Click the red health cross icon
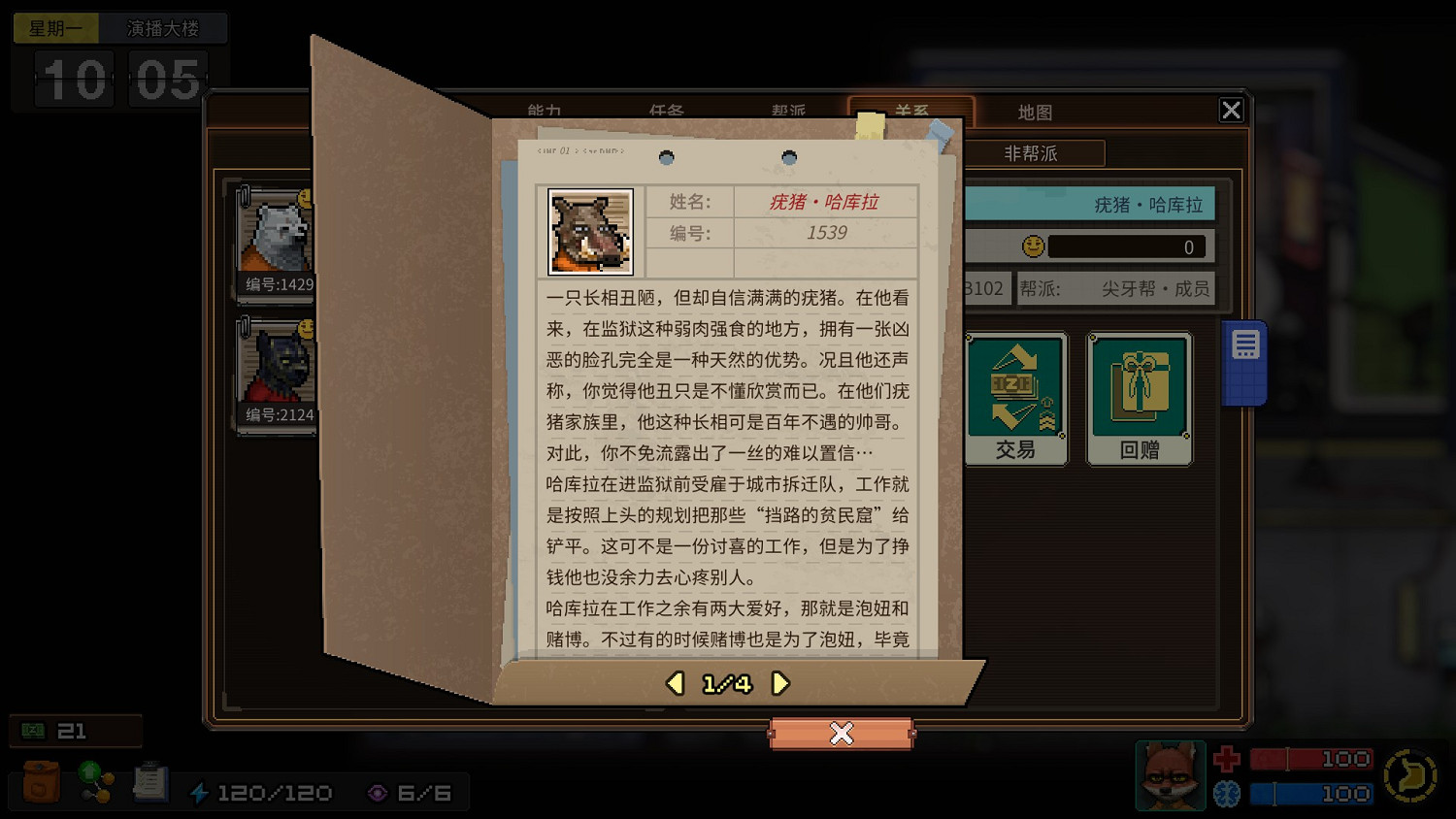Screen dimensions: 1456x819 (1225, 758)
